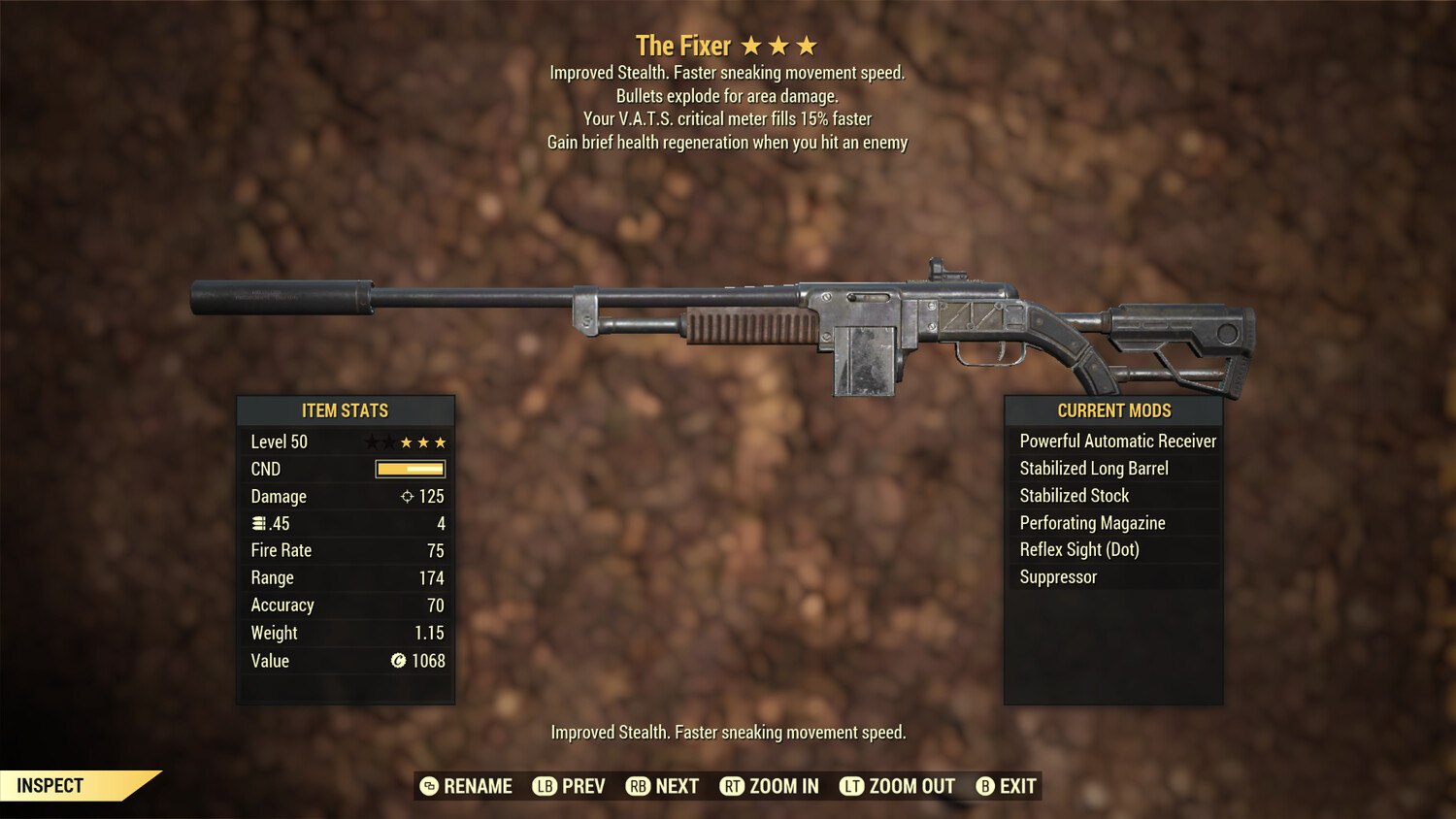
Task: Select the Perforating Magazine mod
Action: tap(1092, 523)
